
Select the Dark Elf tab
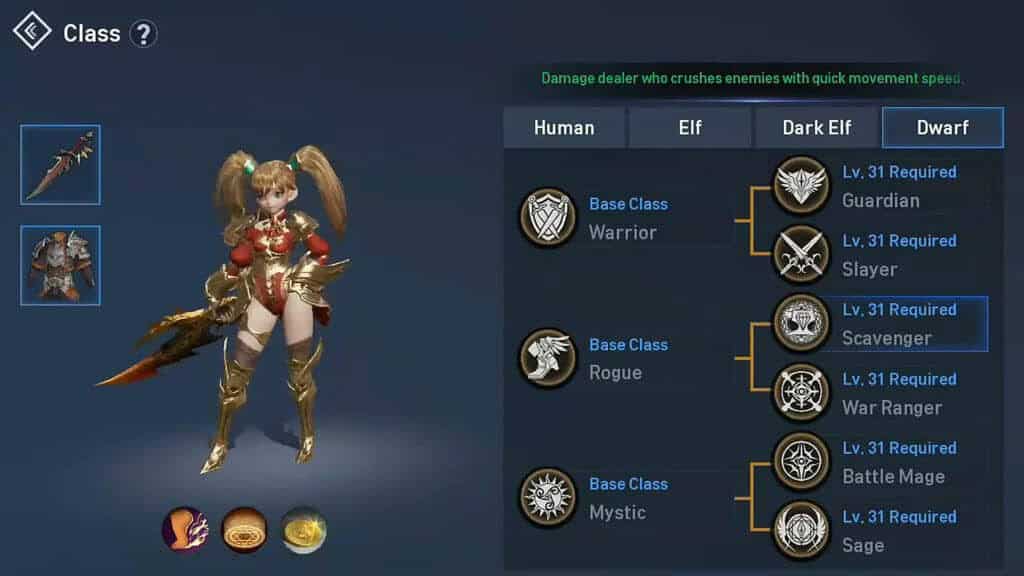point(817,128)
